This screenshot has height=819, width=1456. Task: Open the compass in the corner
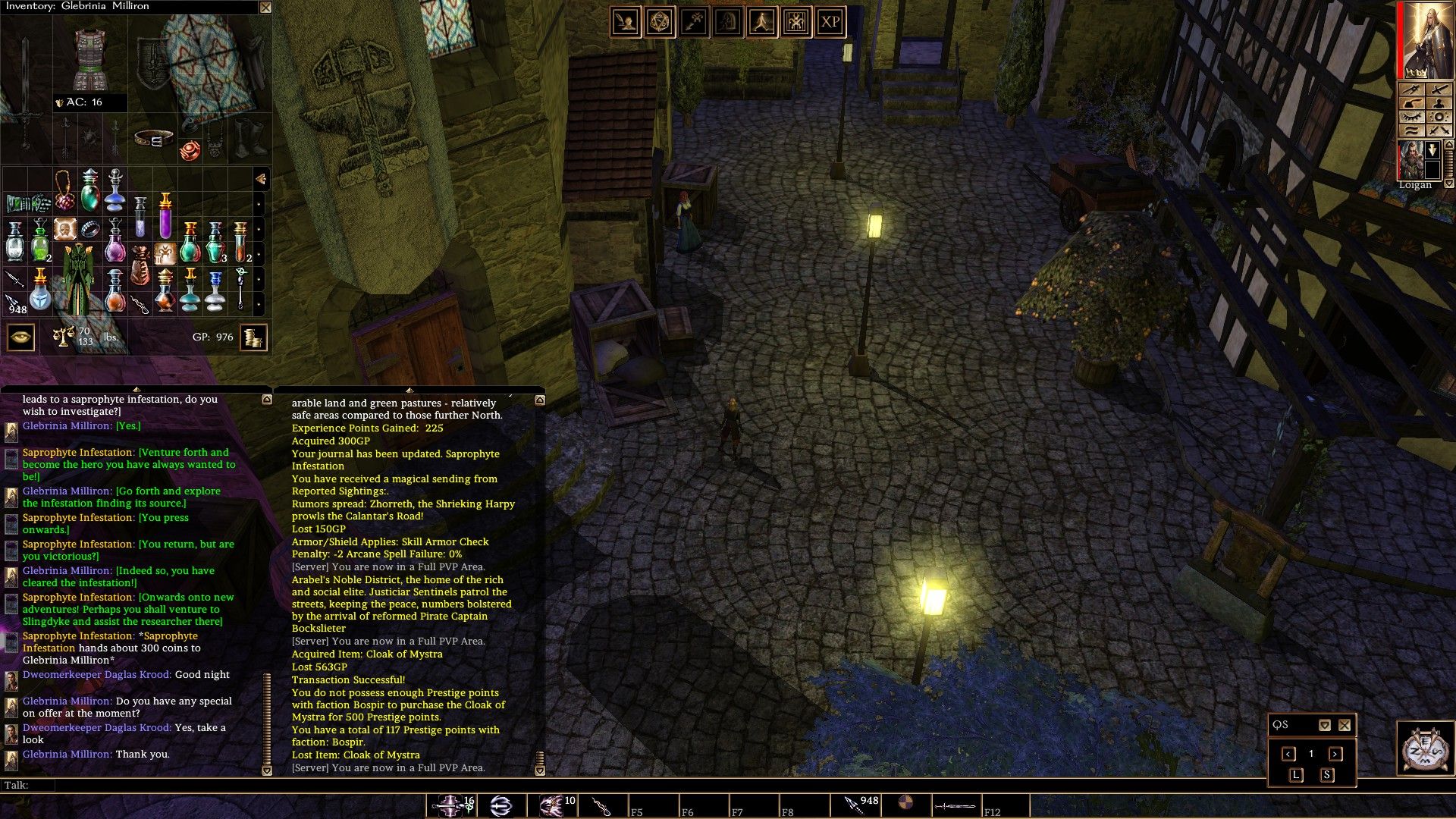[x=1423, y=749]
